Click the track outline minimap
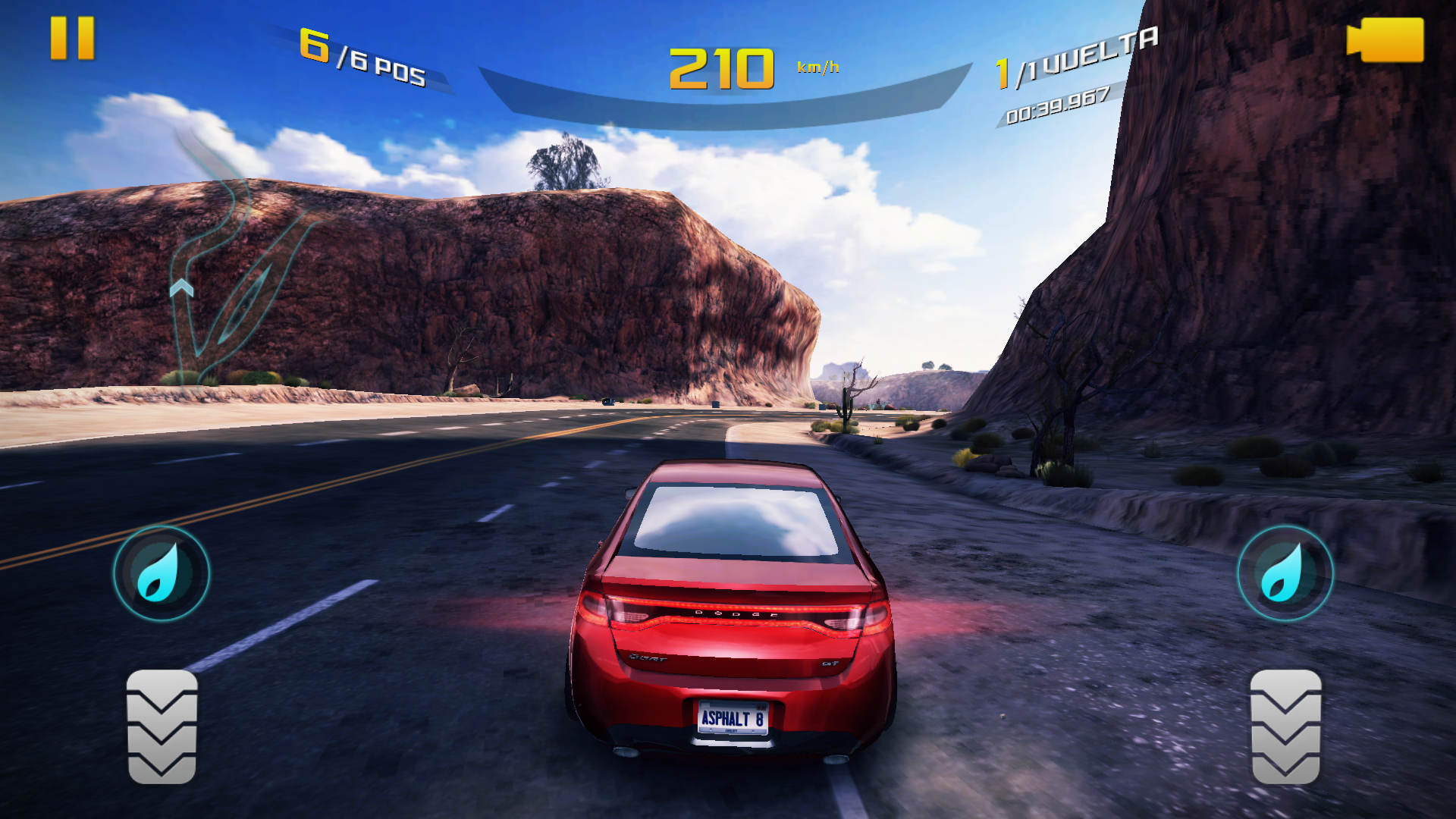Image resolution: width=1456 pixels, height=819 pixels. 227,258
